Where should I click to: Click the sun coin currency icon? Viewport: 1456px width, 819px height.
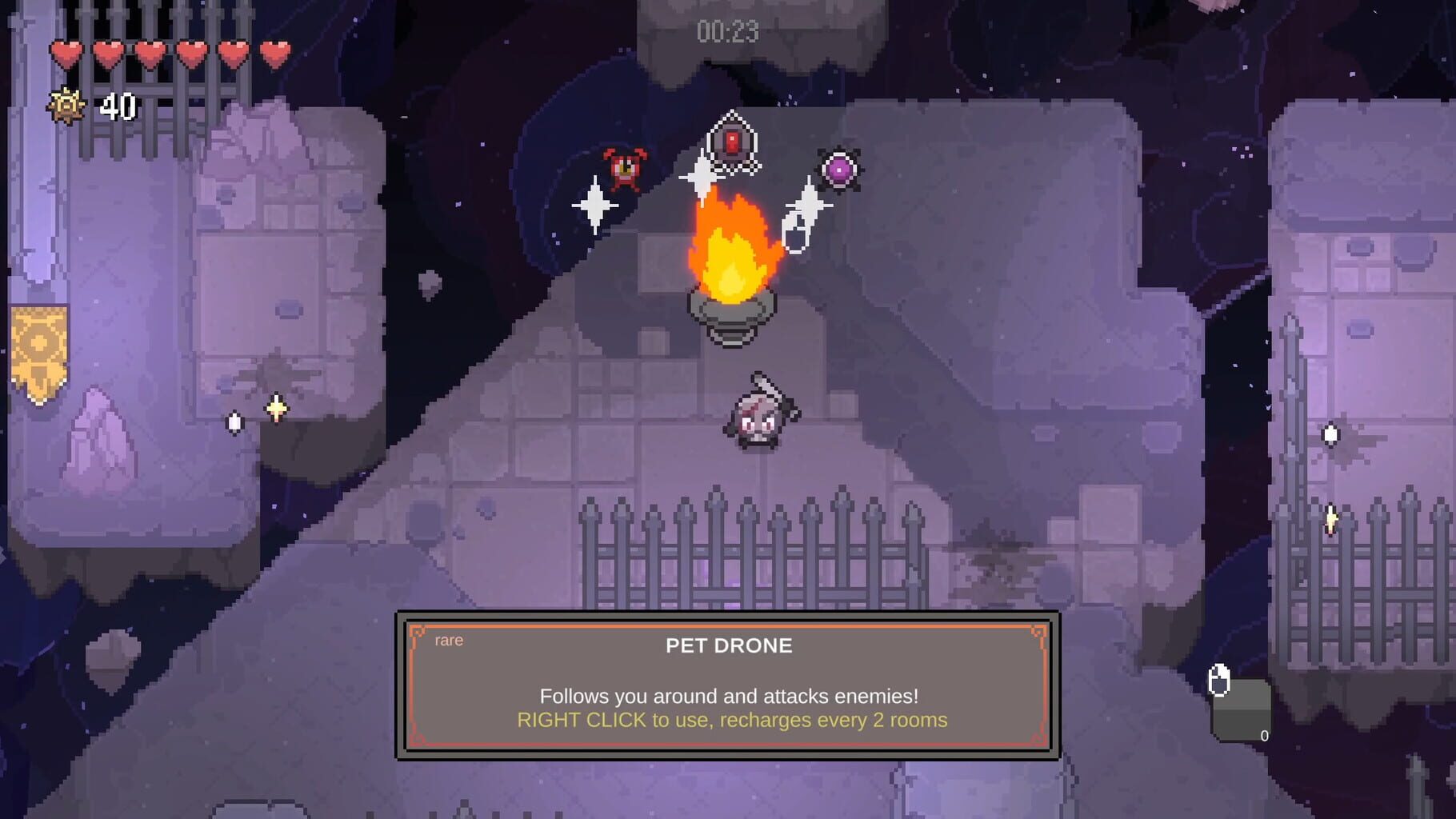click(68, 105)
